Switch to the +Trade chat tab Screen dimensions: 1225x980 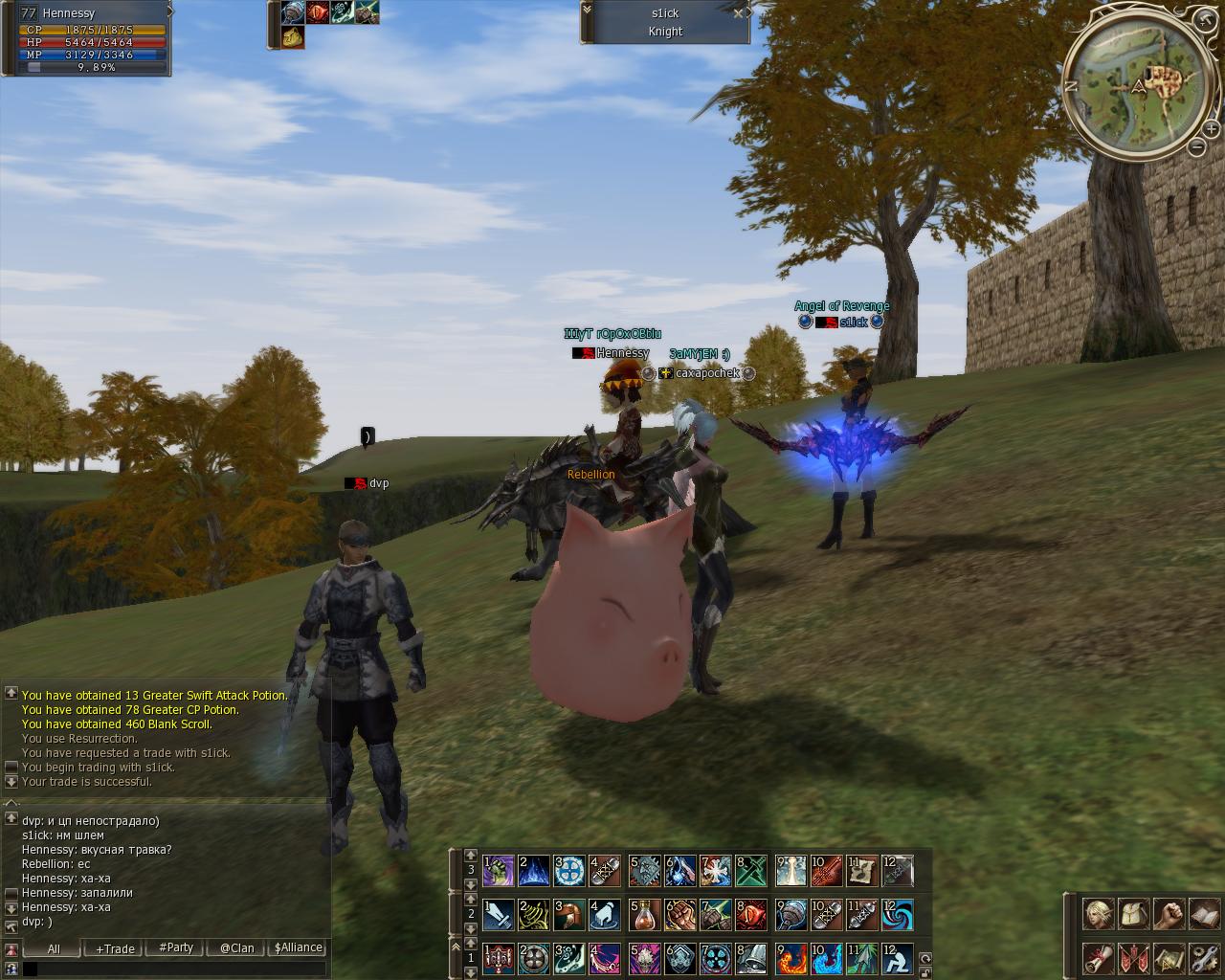[x=115, y=948]
